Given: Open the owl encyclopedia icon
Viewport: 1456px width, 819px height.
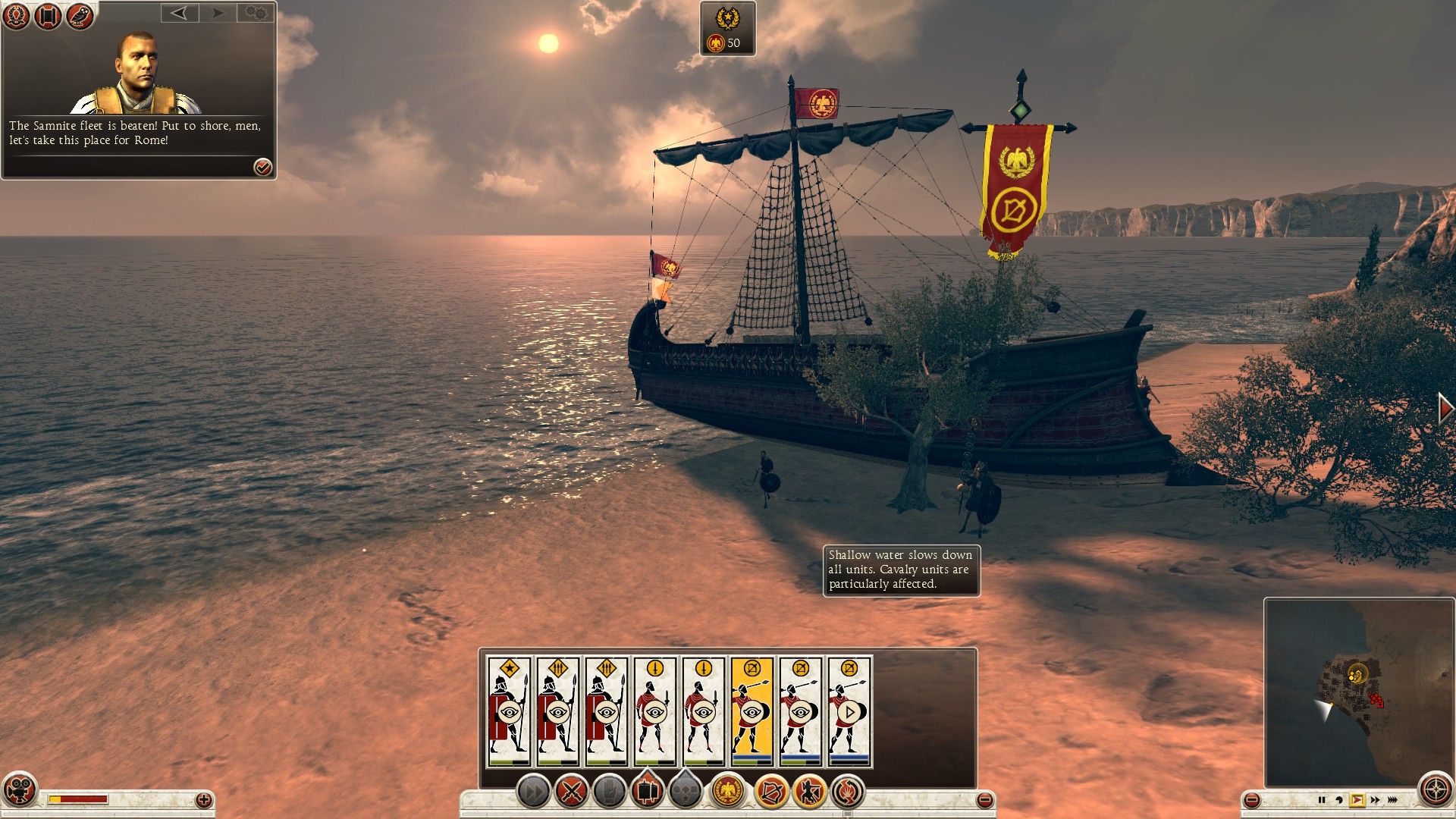Looking at the screenshot, I should point(79,16).
